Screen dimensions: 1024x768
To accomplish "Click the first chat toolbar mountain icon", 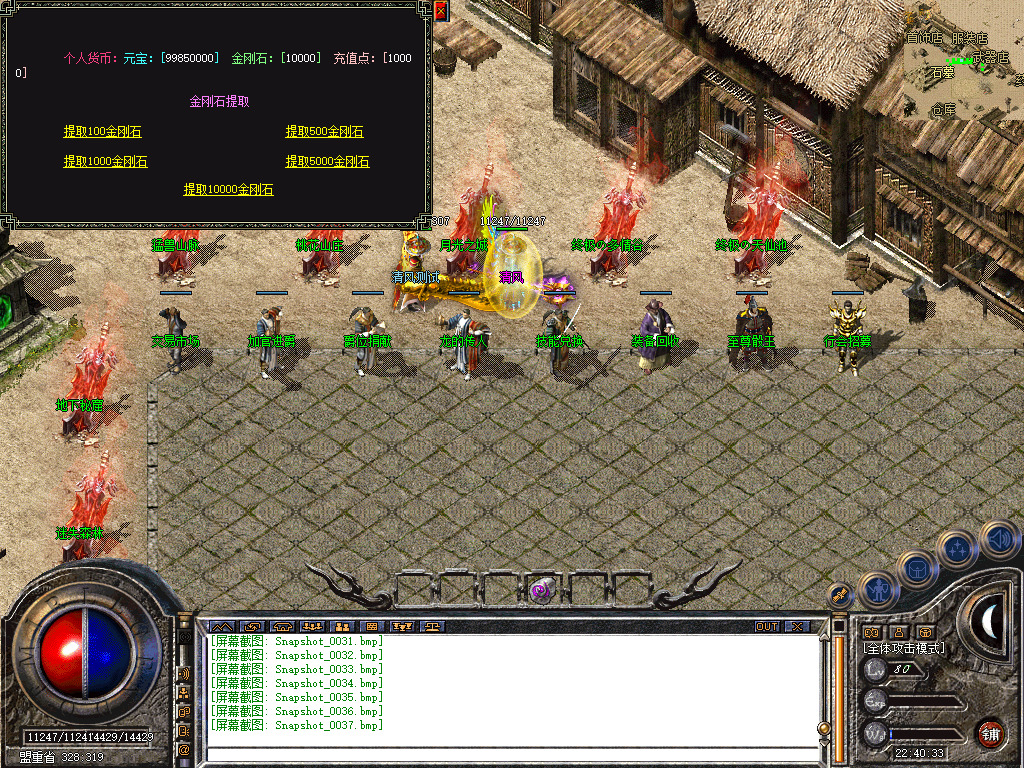I will 220,627.
